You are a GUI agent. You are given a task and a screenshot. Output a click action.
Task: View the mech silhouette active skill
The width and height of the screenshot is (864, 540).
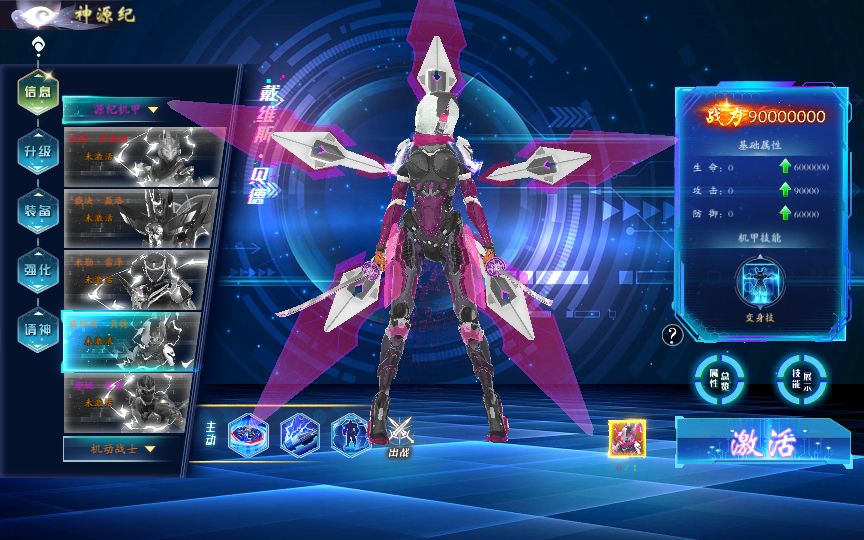coord(350,435)
